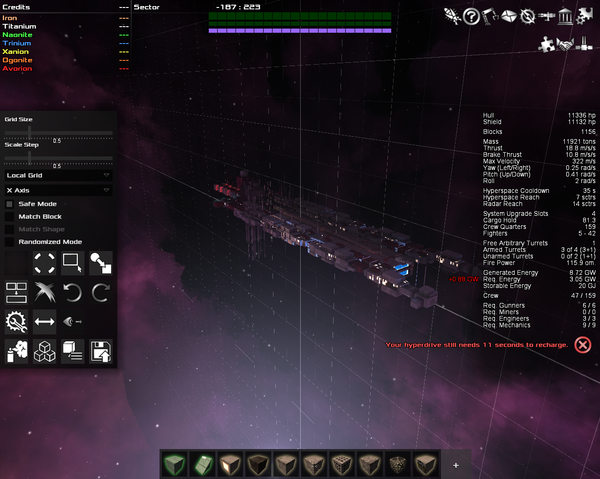Screen dimensions: 600x479
Task: Open the Local Grid dropdown
Action: click(x=57, y=175)
